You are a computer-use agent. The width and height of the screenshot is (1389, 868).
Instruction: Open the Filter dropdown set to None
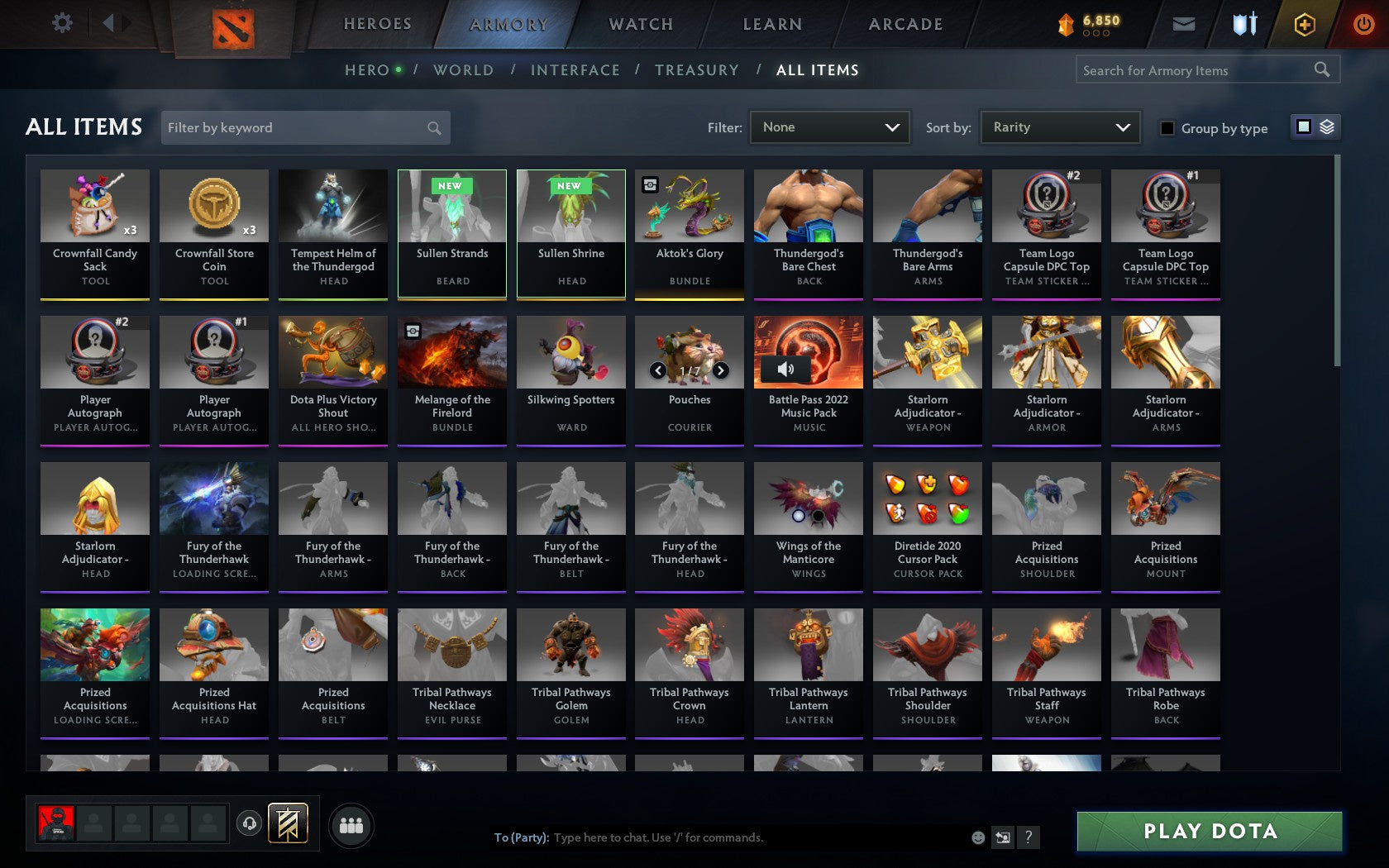[828, 126]
